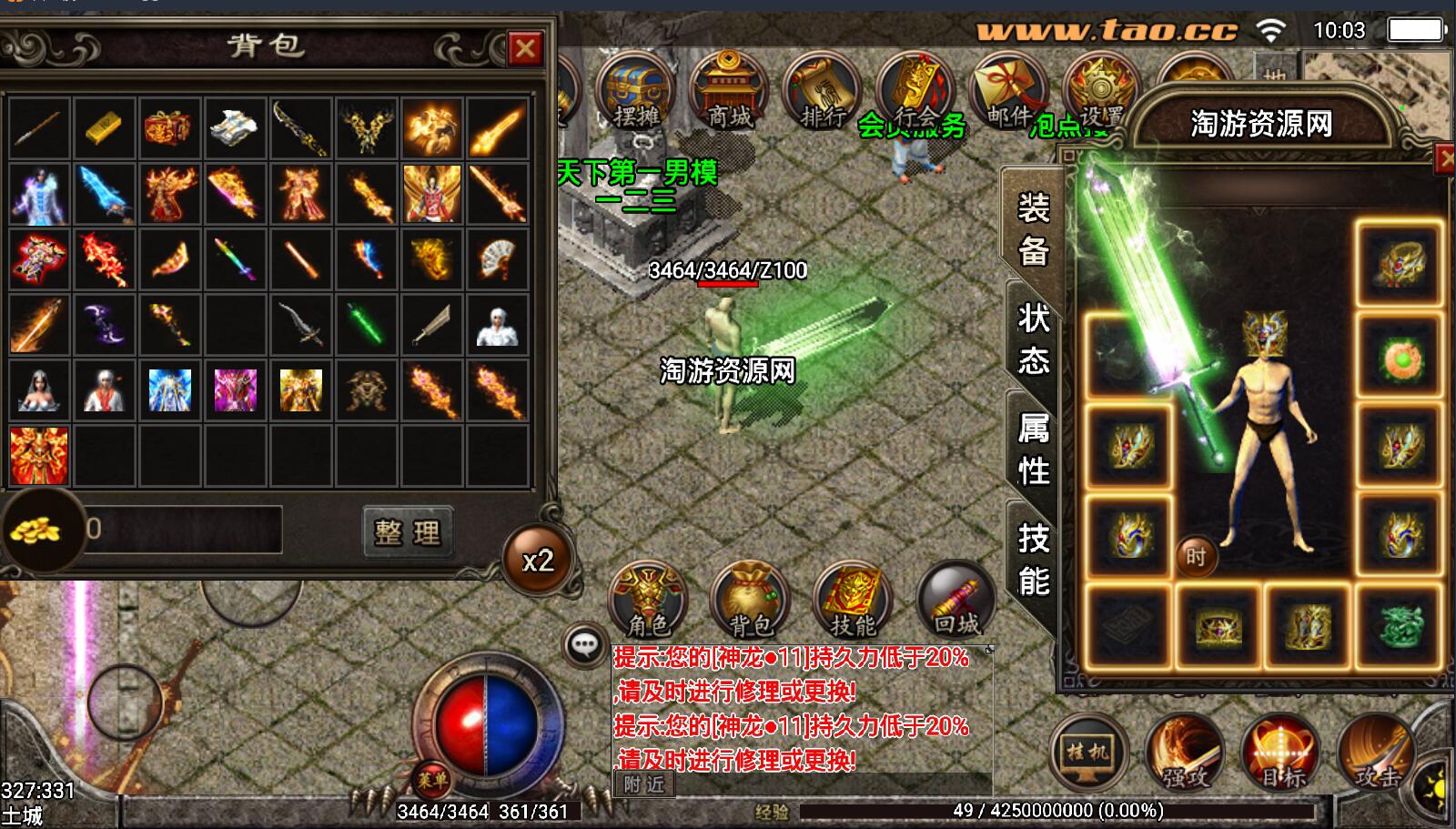This screenshot has width=1456, height=829.
Task: Switch to the 装备 equipment tab
Action: click(x=1033, y=229)
